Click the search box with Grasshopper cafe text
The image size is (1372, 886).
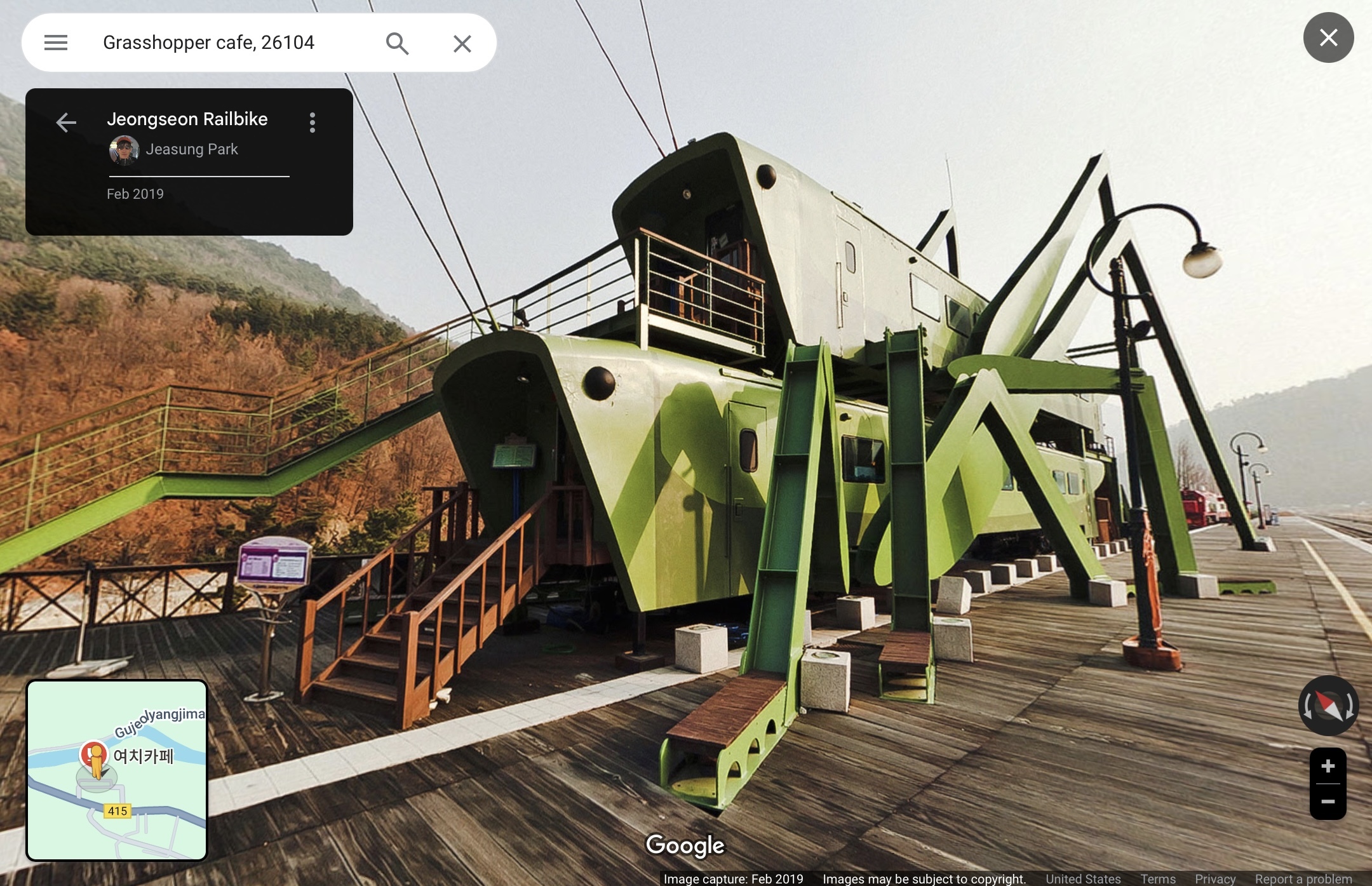click(229, 43)
